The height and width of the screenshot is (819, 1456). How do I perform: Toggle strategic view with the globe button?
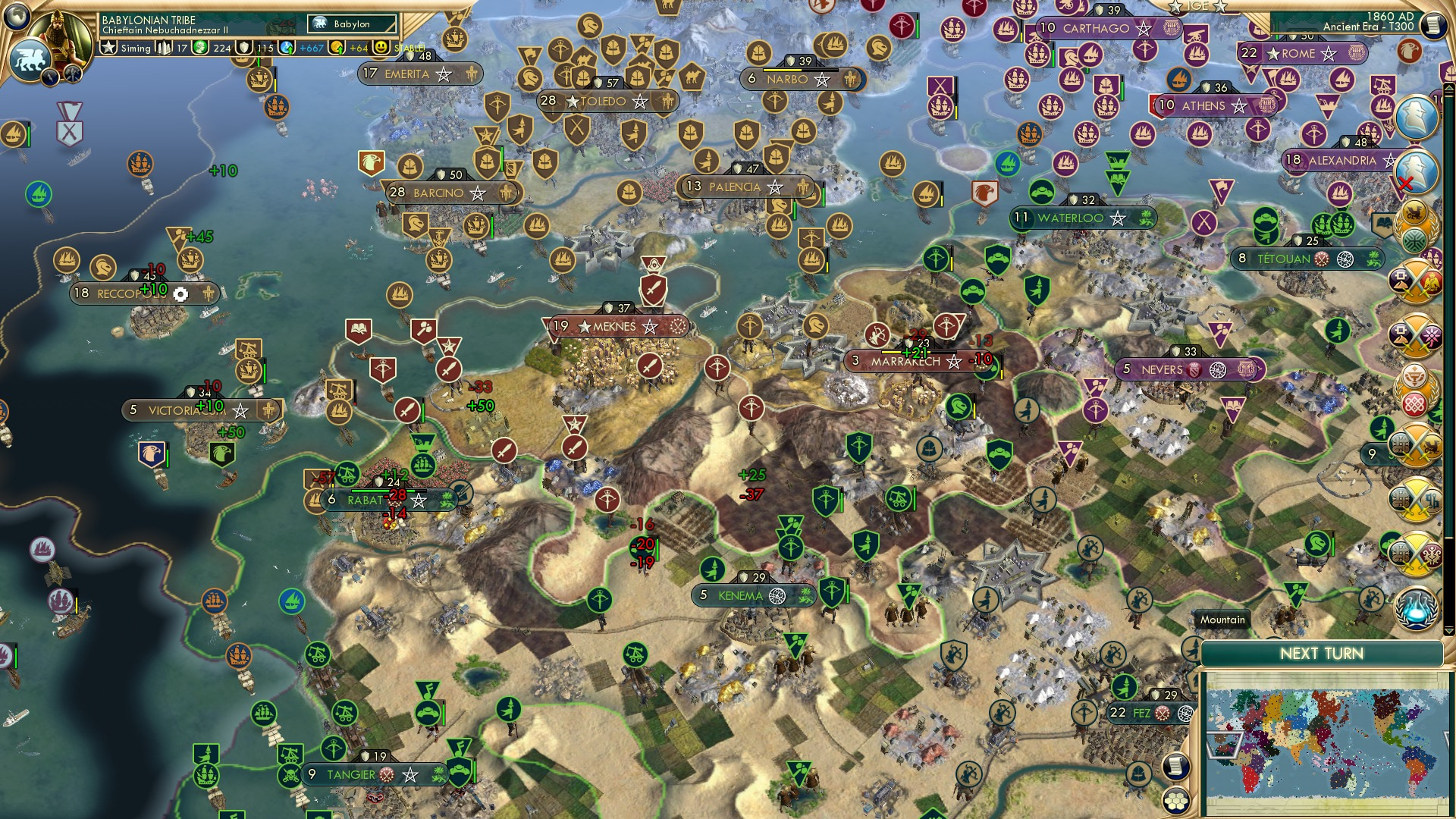pyautogui.click(x=17, y=17)
